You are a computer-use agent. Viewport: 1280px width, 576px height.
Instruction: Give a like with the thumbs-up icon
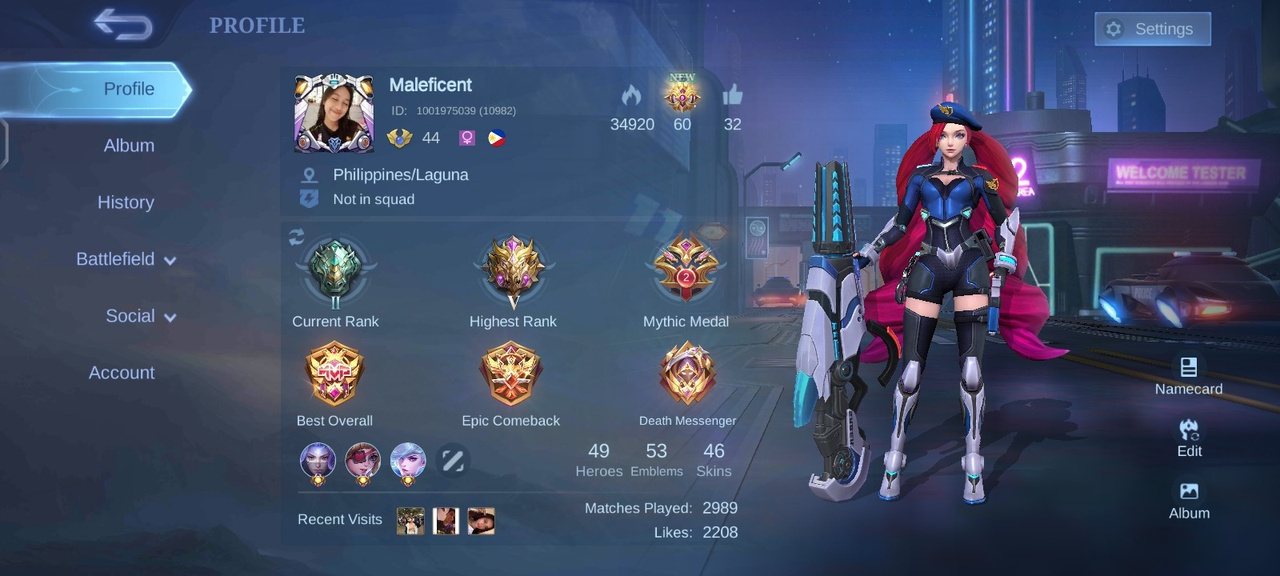[733, 96]
